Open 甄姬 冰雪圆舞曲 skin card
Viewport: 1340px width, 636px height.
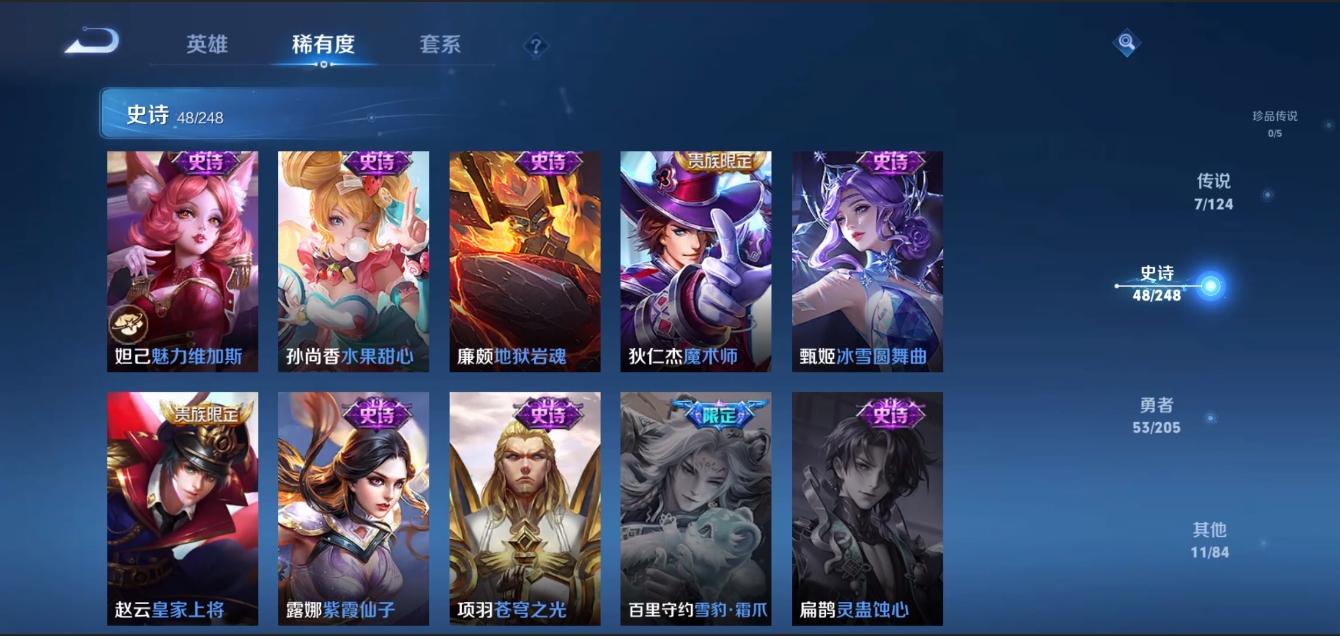coord(867,262)
